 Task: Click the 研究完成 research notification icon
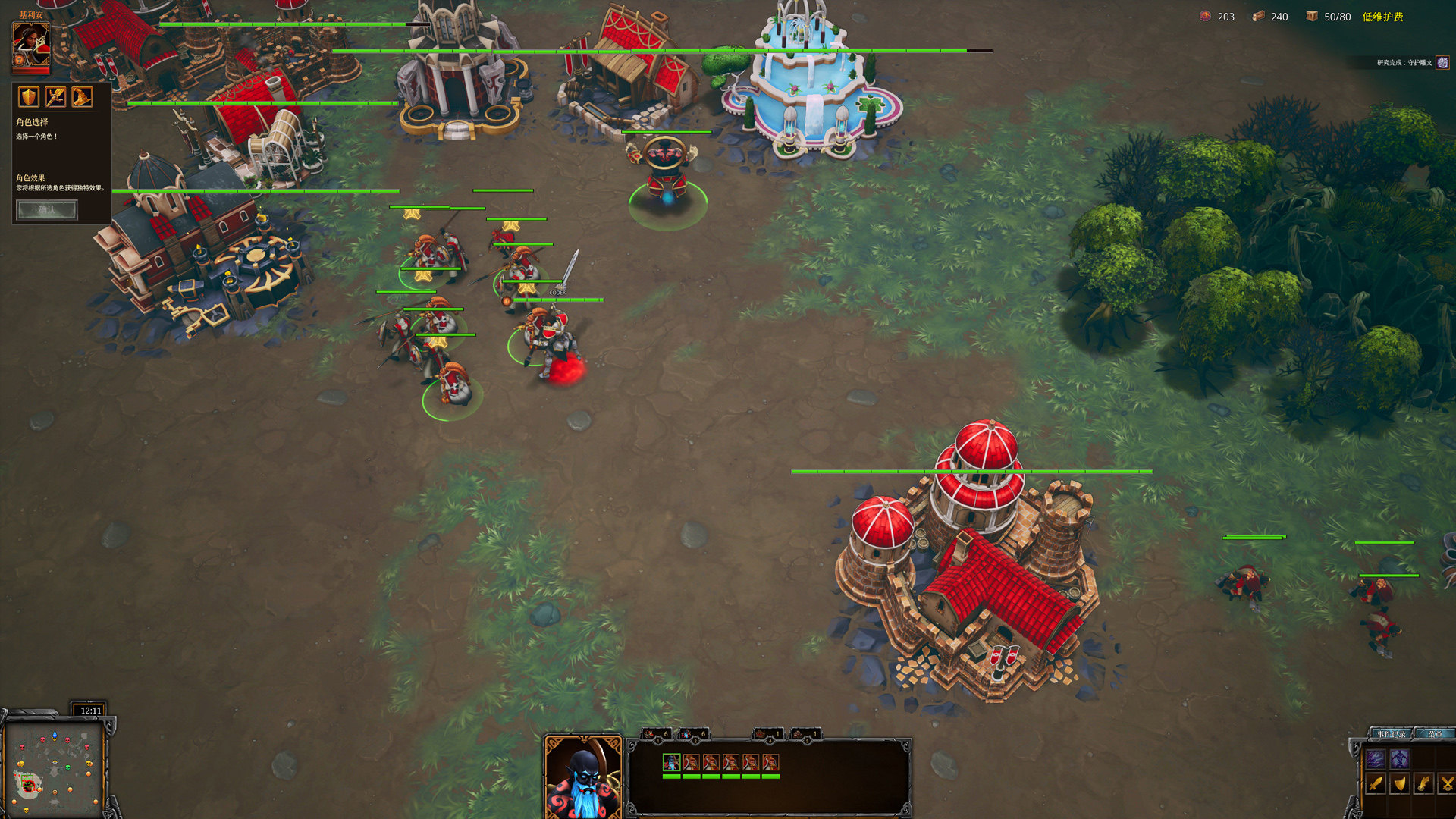pos(1442,63)
